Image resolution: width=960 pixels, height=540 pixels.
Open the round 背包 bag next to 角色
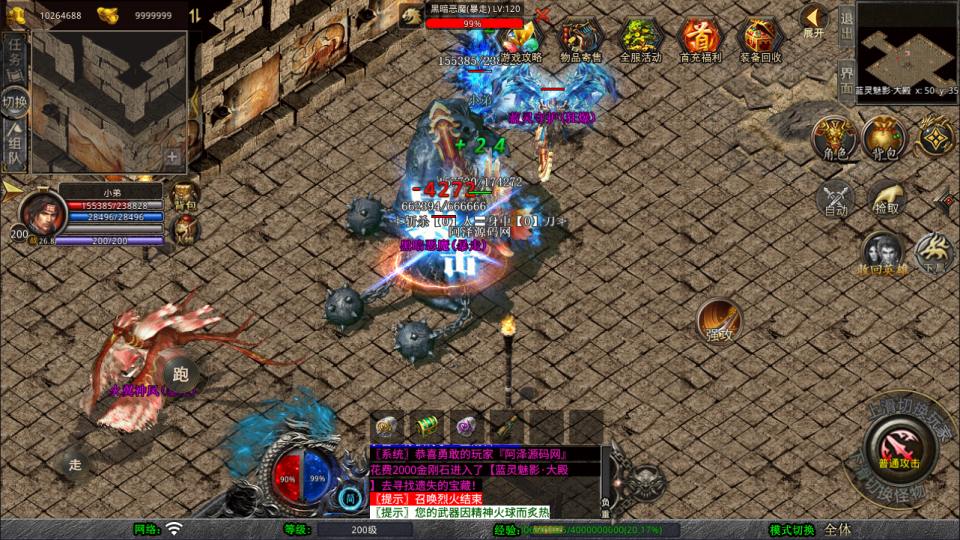[x=884, y=137]
